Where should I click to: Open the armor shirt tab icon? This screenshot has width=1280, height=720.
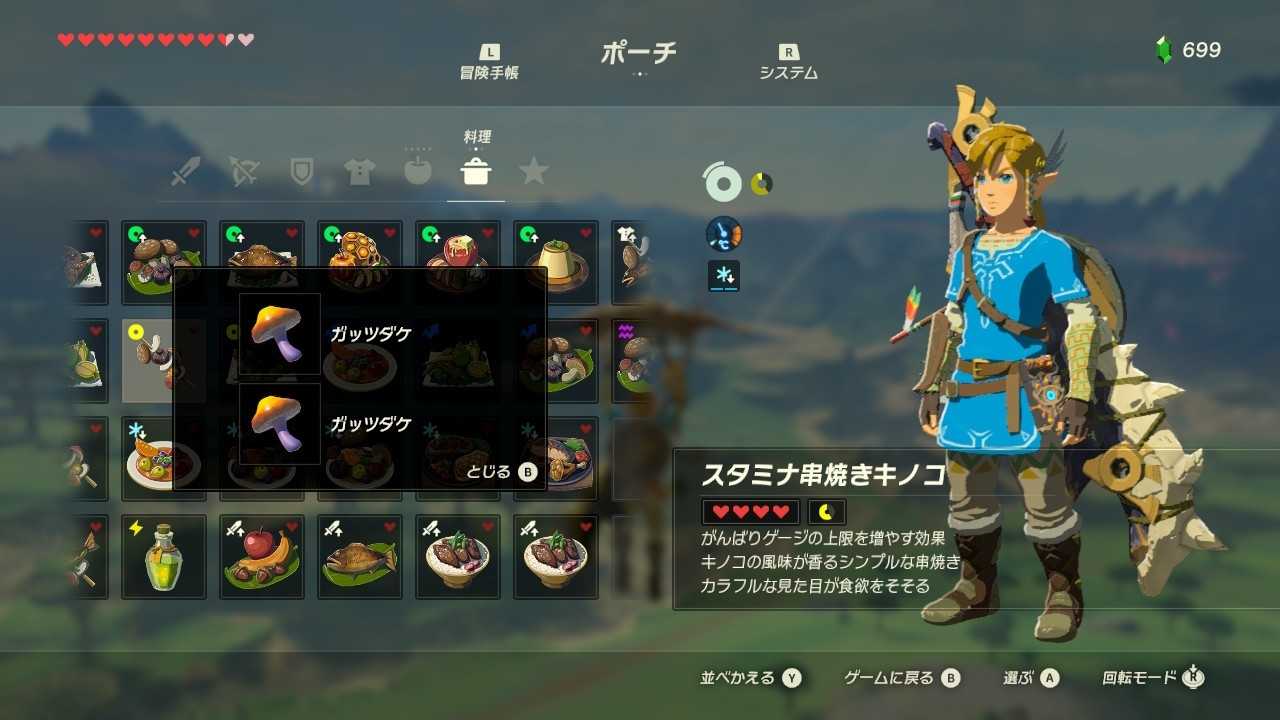coord(360,171)
